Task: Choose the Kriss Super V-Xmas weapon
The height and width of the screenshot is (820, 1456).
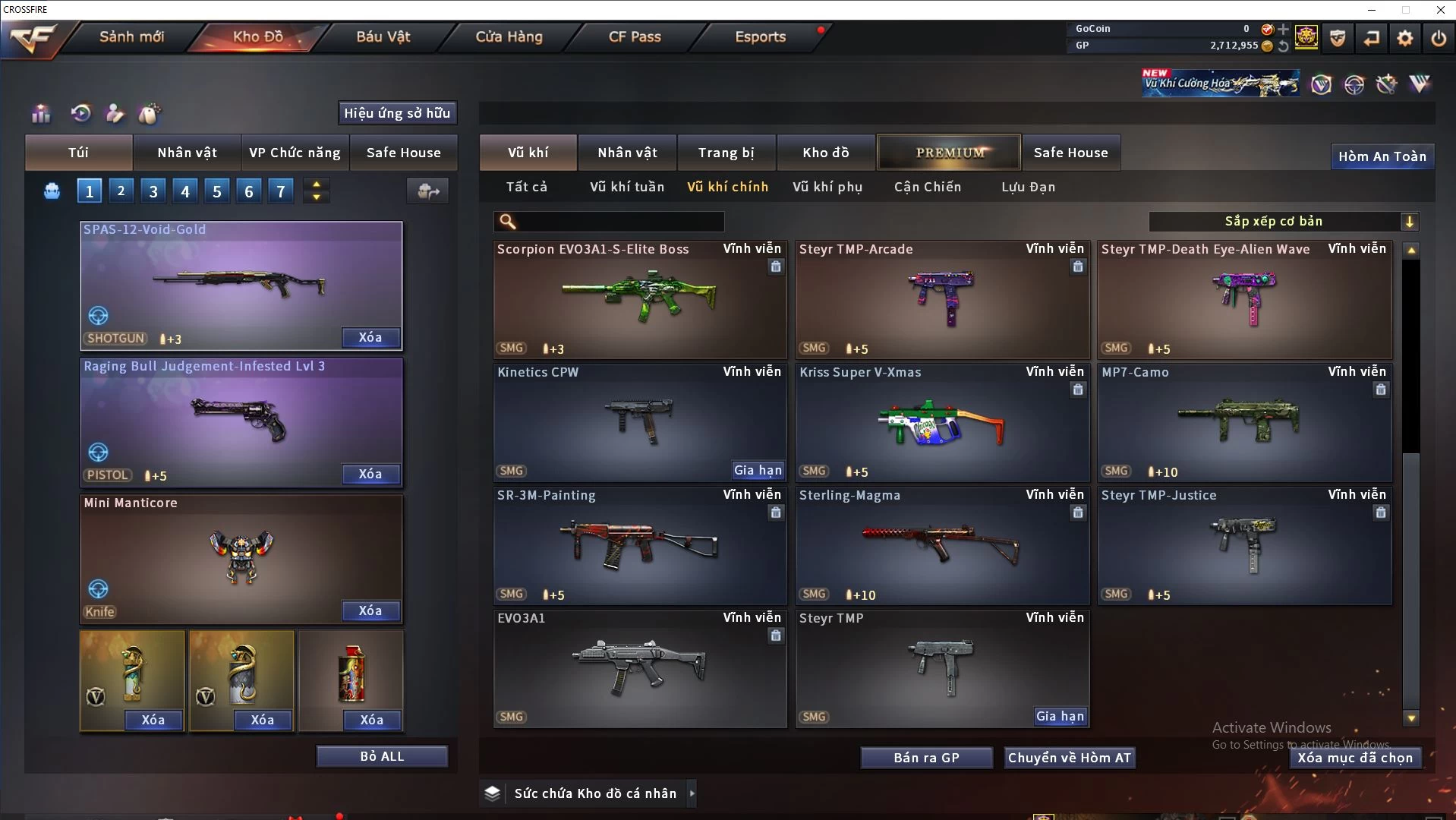Action: [941, 424]
